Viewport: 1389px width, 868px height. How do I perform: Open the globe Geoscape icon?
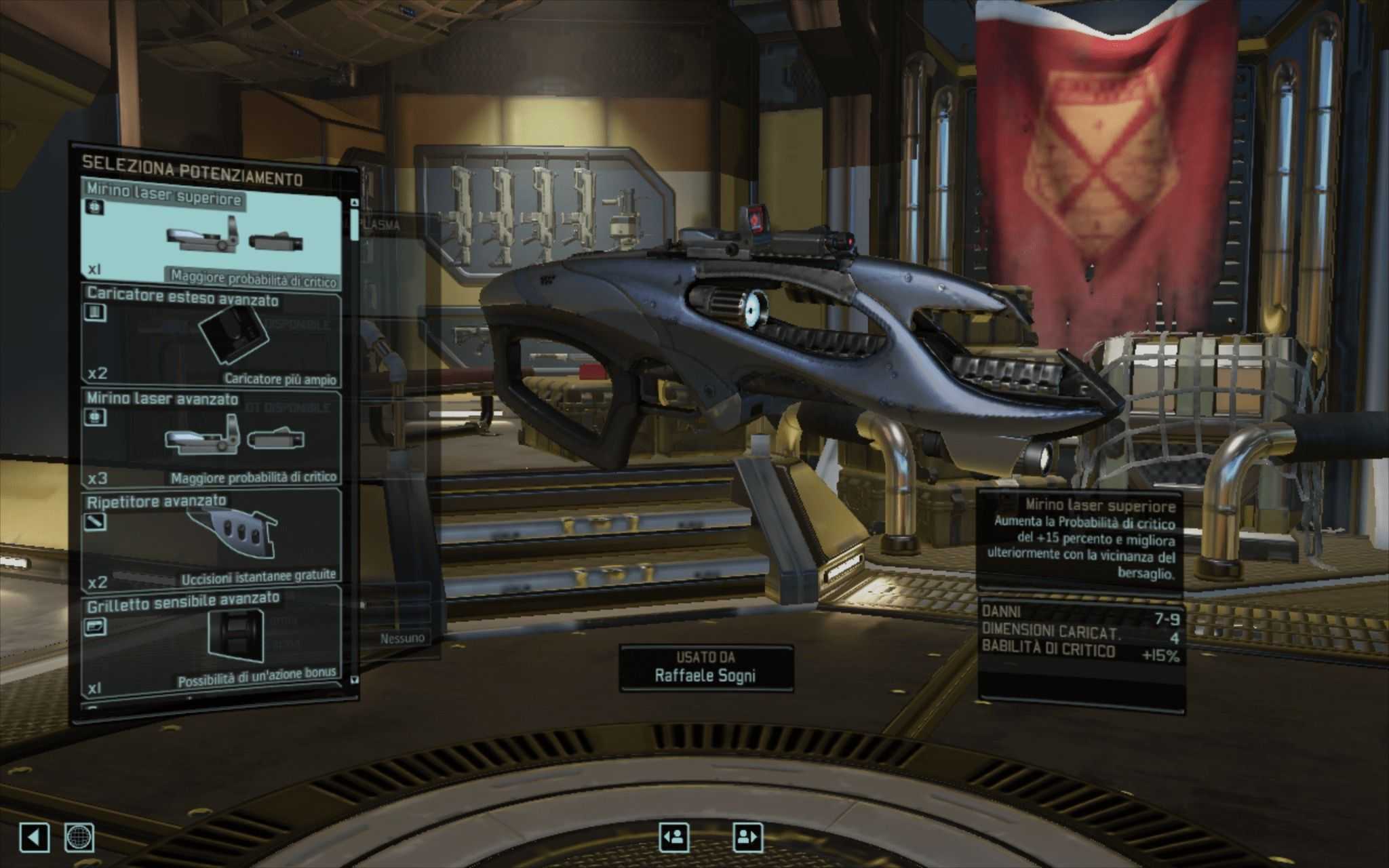click(x=79, y=838)
